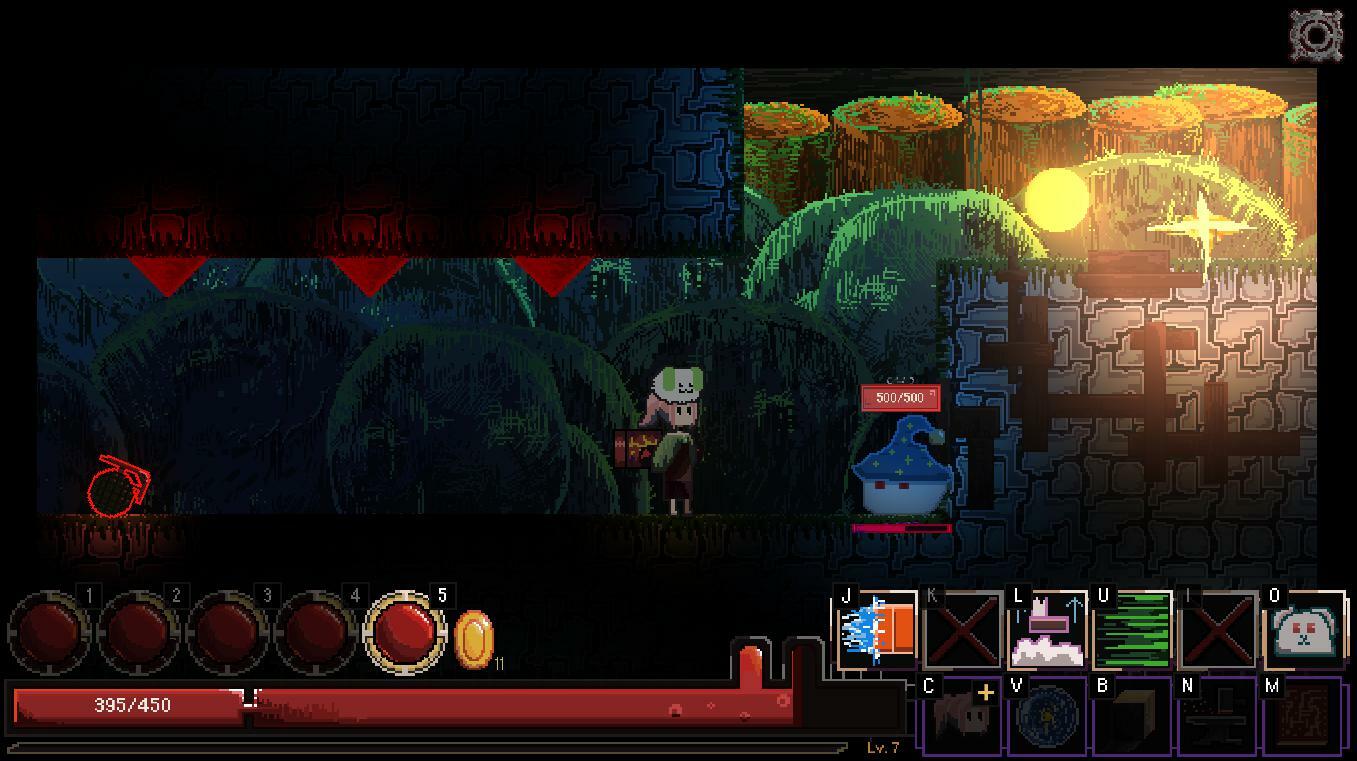Select the red orb slot labeled 1
This screenshot has width=1357, height=761.
pos(51,632)
